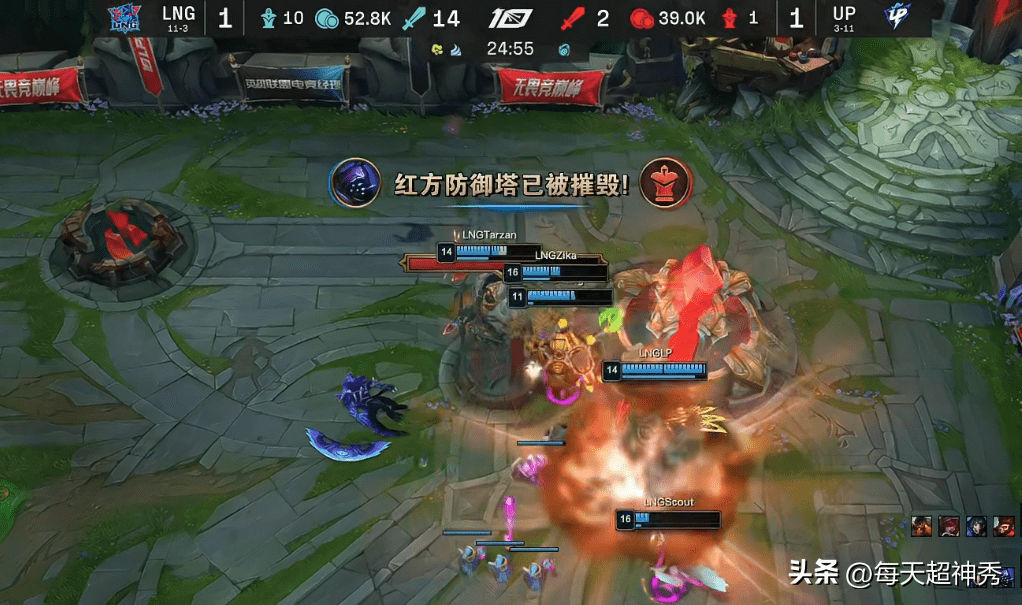The width and height of the screenshot is (1022, 605).
Task: Click the league logo above the timer
Action: tap(510, 19)
